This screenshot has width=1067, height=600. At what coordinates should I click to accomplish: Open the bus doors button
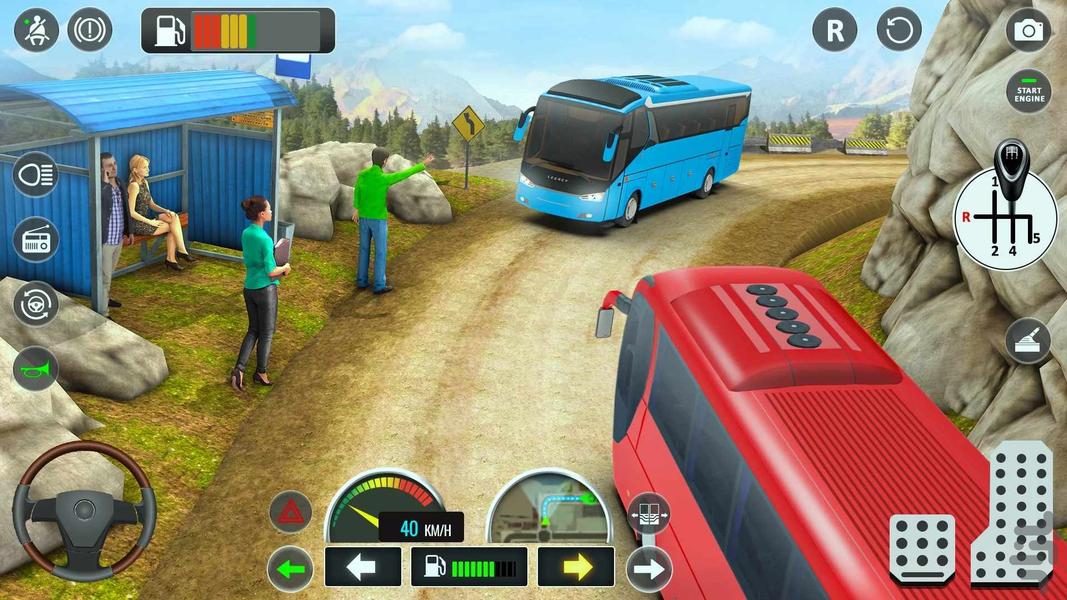648,514
